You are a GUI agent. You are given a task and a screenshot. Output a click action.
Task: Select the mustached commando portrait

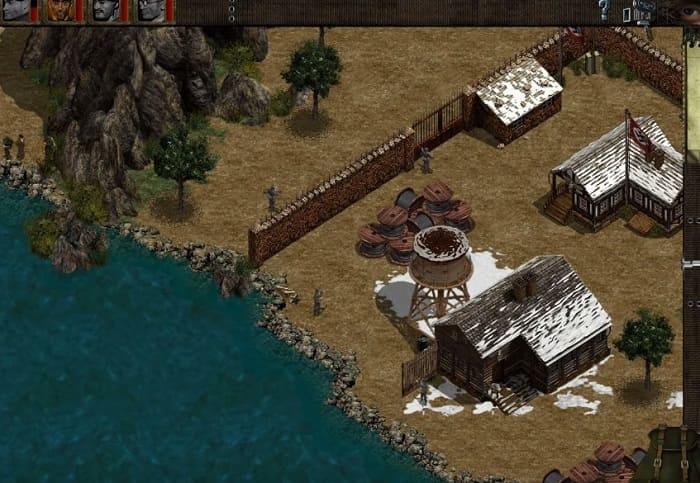pos(105,11)
